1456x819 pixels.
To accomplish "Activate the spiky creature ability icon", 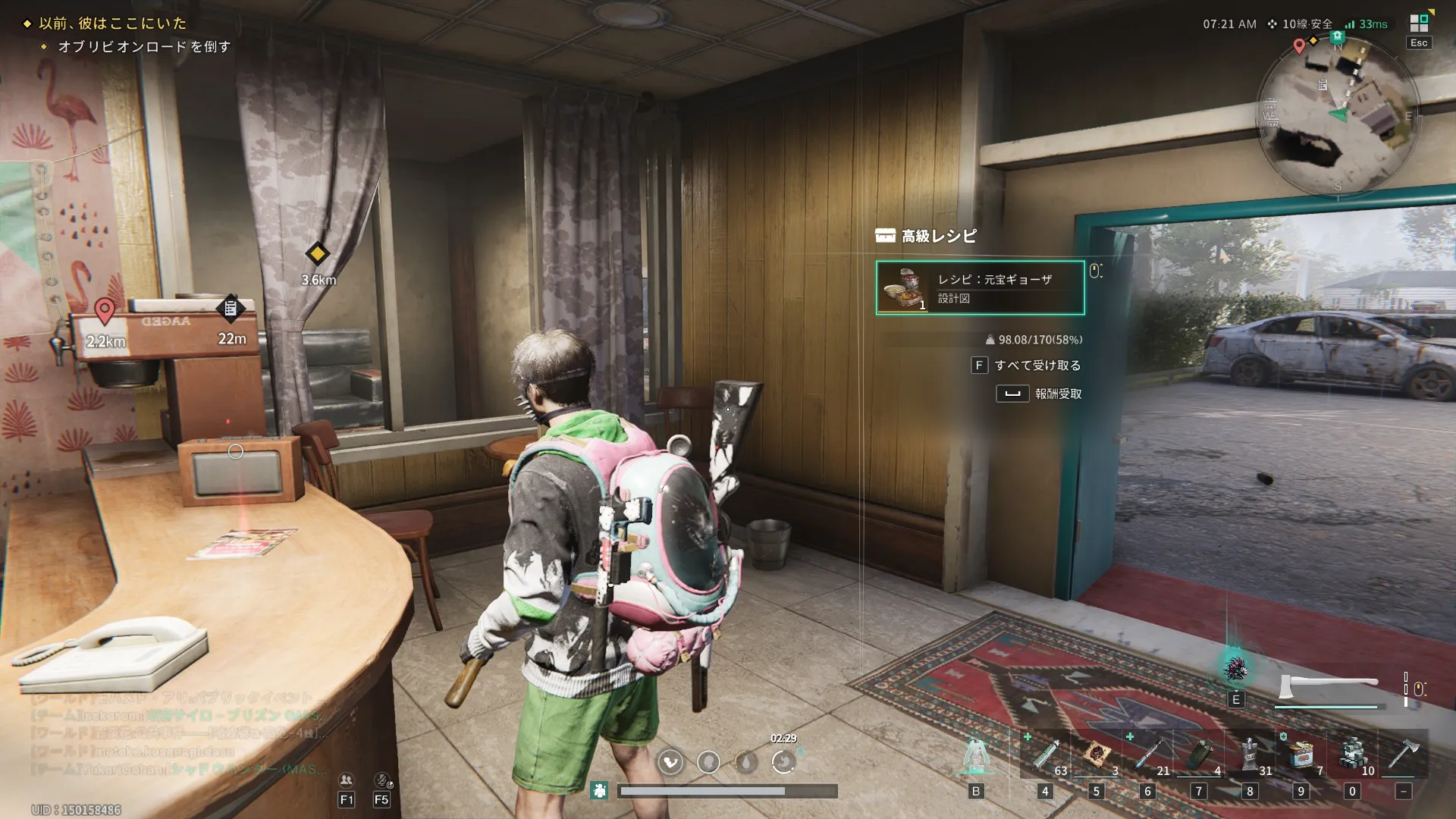I will point(1236,669).
